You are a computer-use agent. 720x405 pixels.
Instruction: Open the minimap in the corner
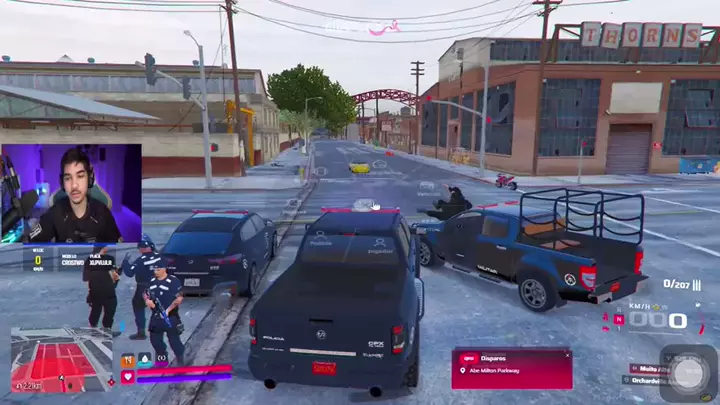tap(62, 359)
